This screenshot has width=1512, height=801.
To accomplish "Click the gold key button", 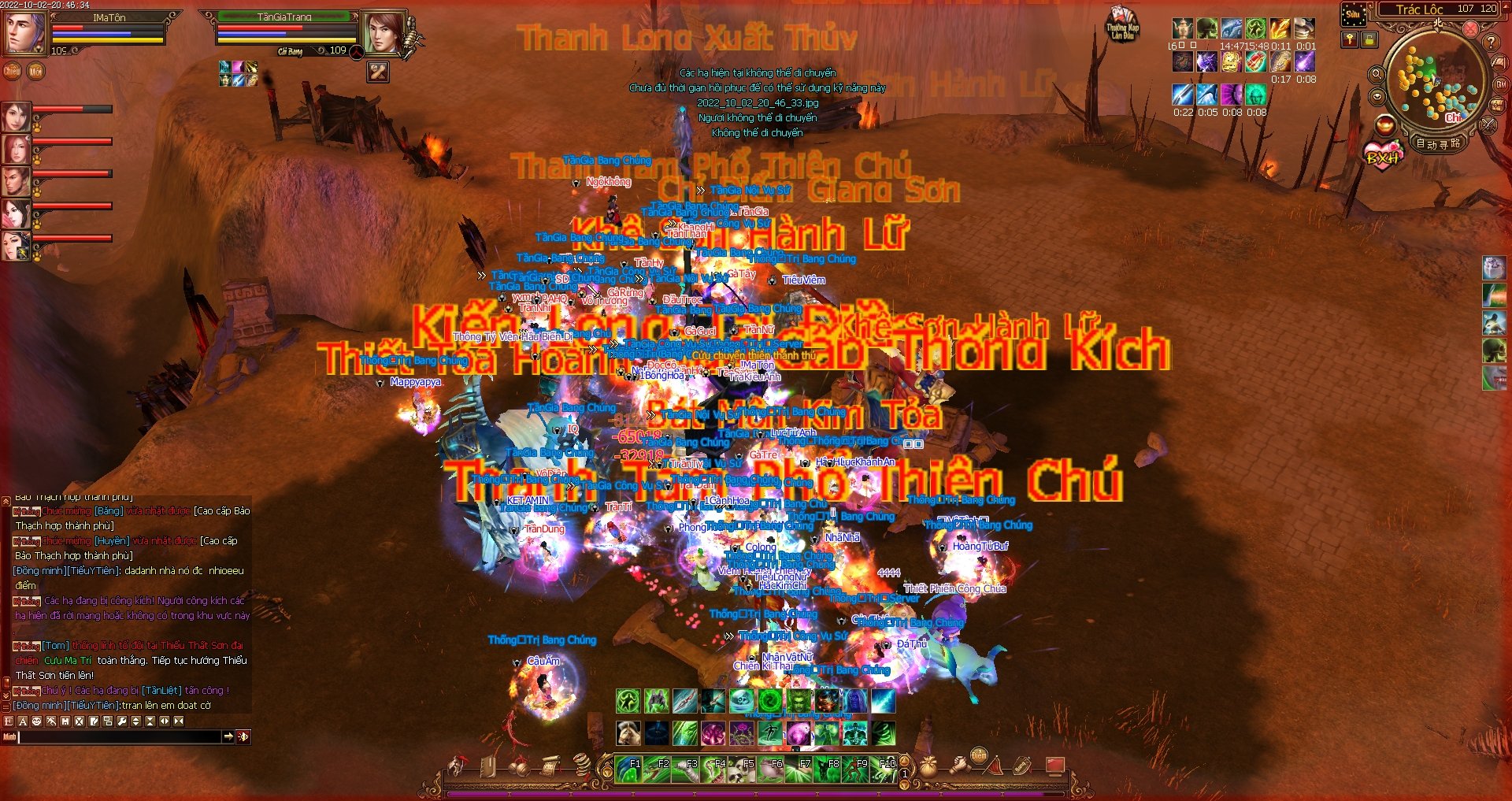I will coord(1350,39).
